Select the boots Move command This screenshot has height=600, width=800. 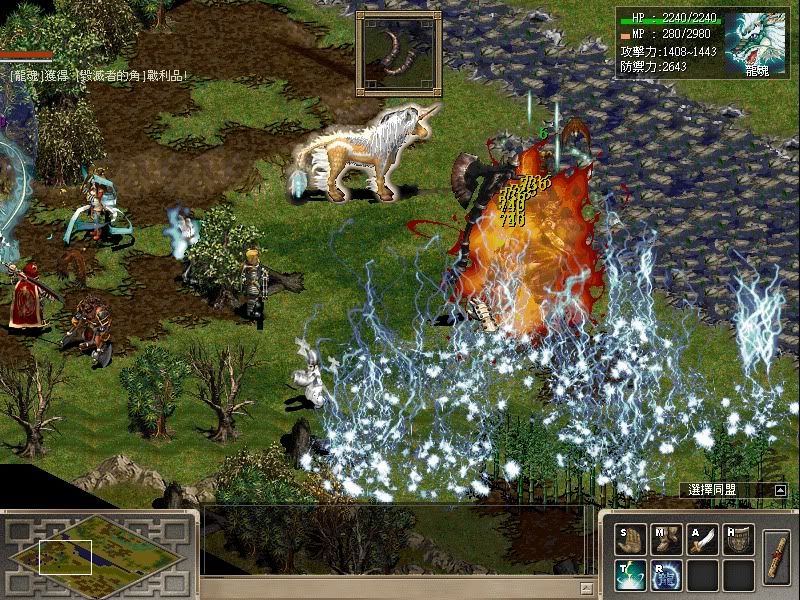pos(666,540)
